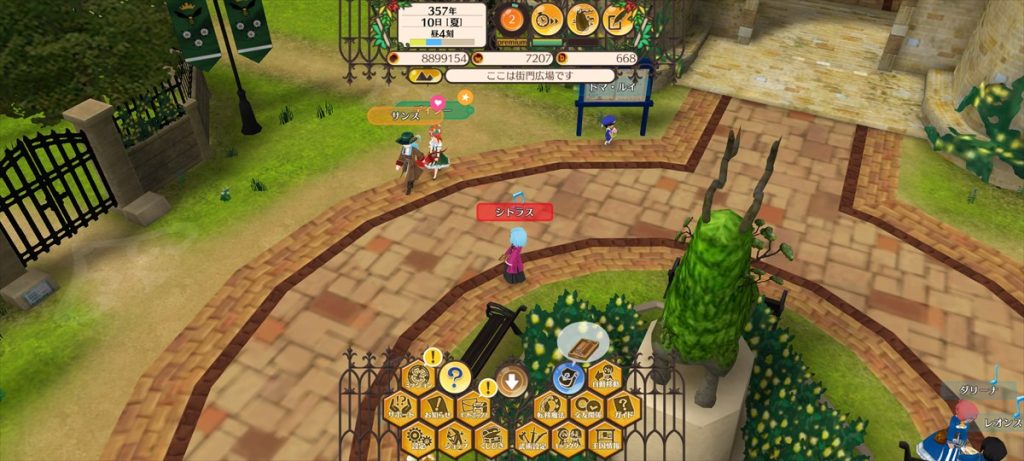Open the 交友関係 relationships hexagon
This screenshot has height=461, width=1024.
[587, 407]
